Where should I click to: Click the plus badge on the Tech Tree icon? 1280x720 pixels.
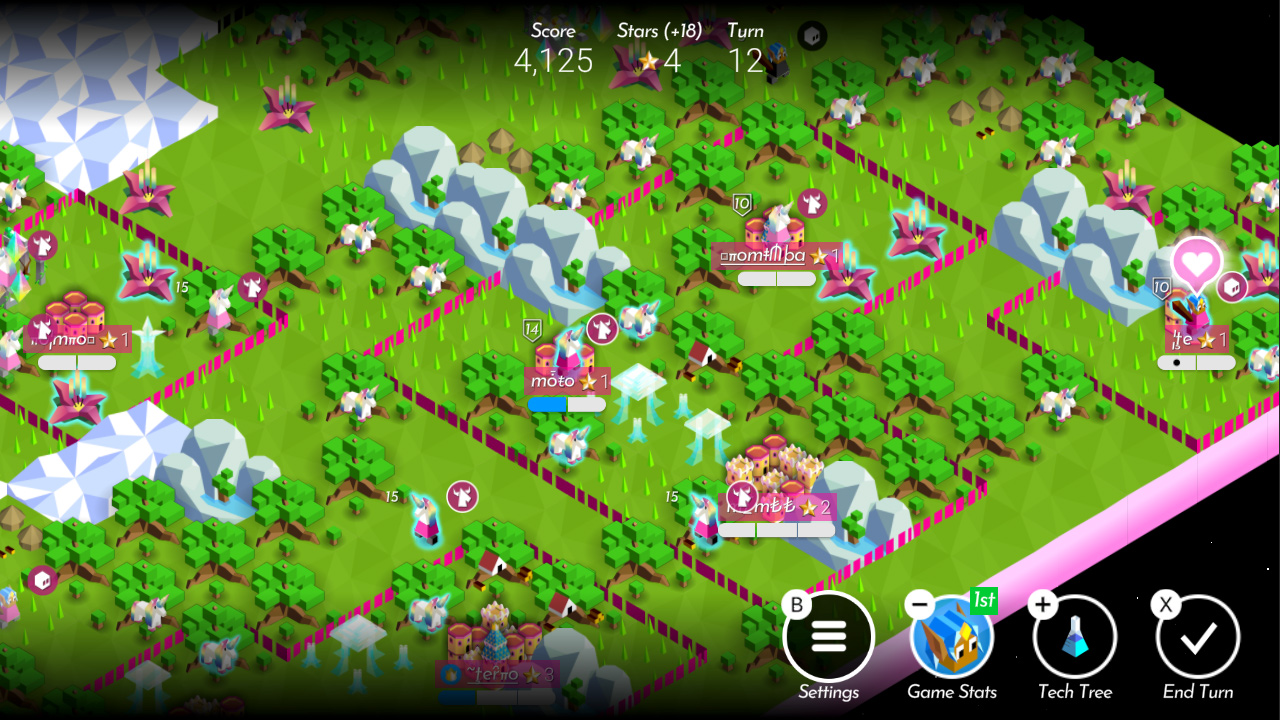tap(1042, 602)
